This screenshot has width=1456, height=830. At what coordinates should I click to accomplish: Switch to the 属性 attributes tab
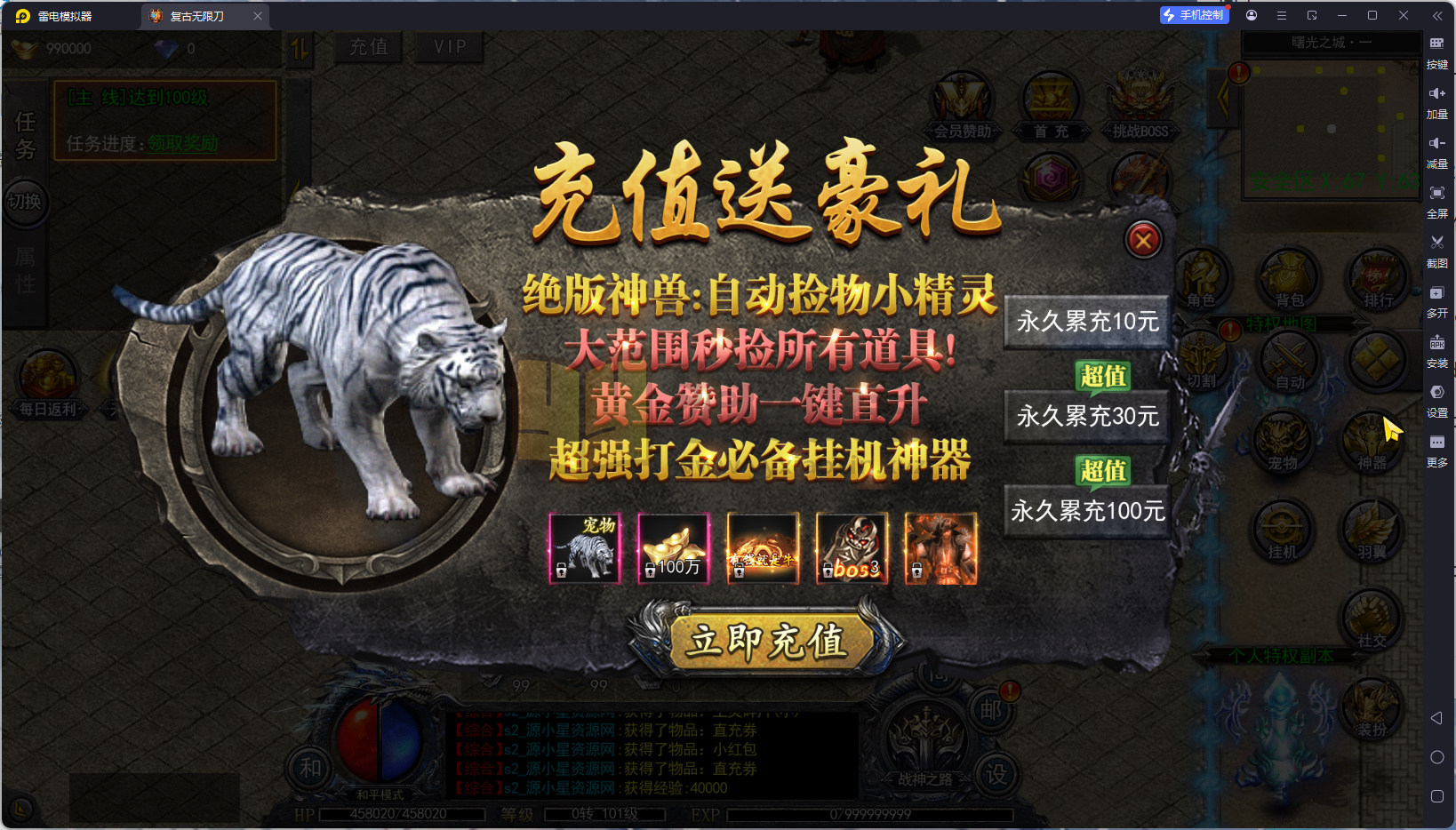[24, 267]
